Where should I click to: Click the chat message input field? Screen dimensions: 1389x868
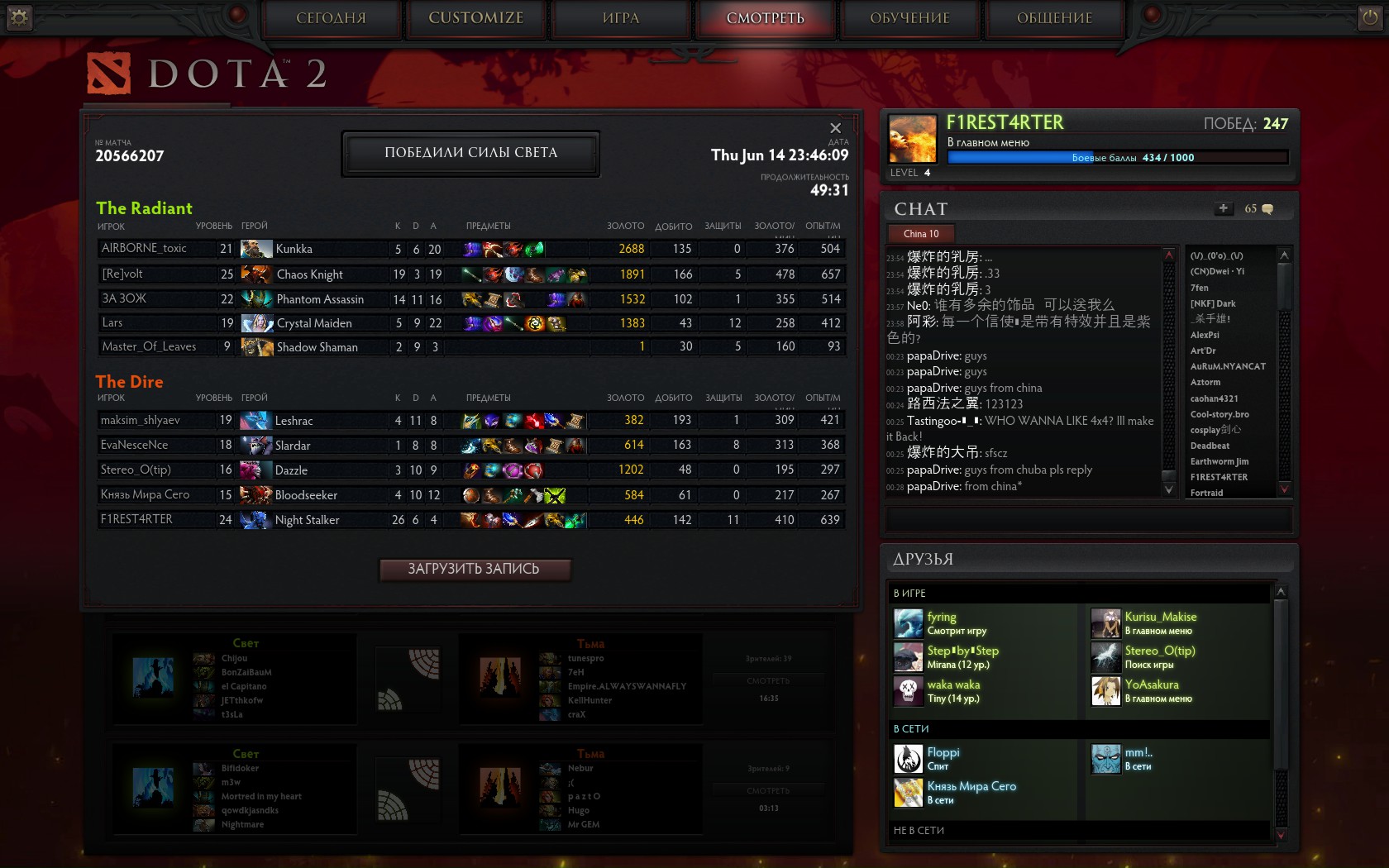pos(1088,519)
